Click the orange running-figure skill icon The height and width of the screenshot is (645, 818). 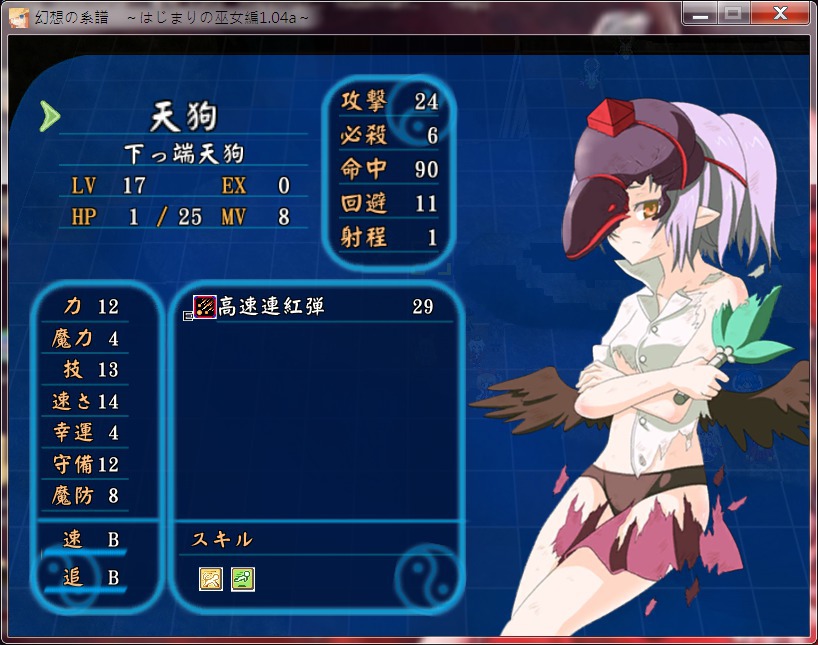point(211,578)
